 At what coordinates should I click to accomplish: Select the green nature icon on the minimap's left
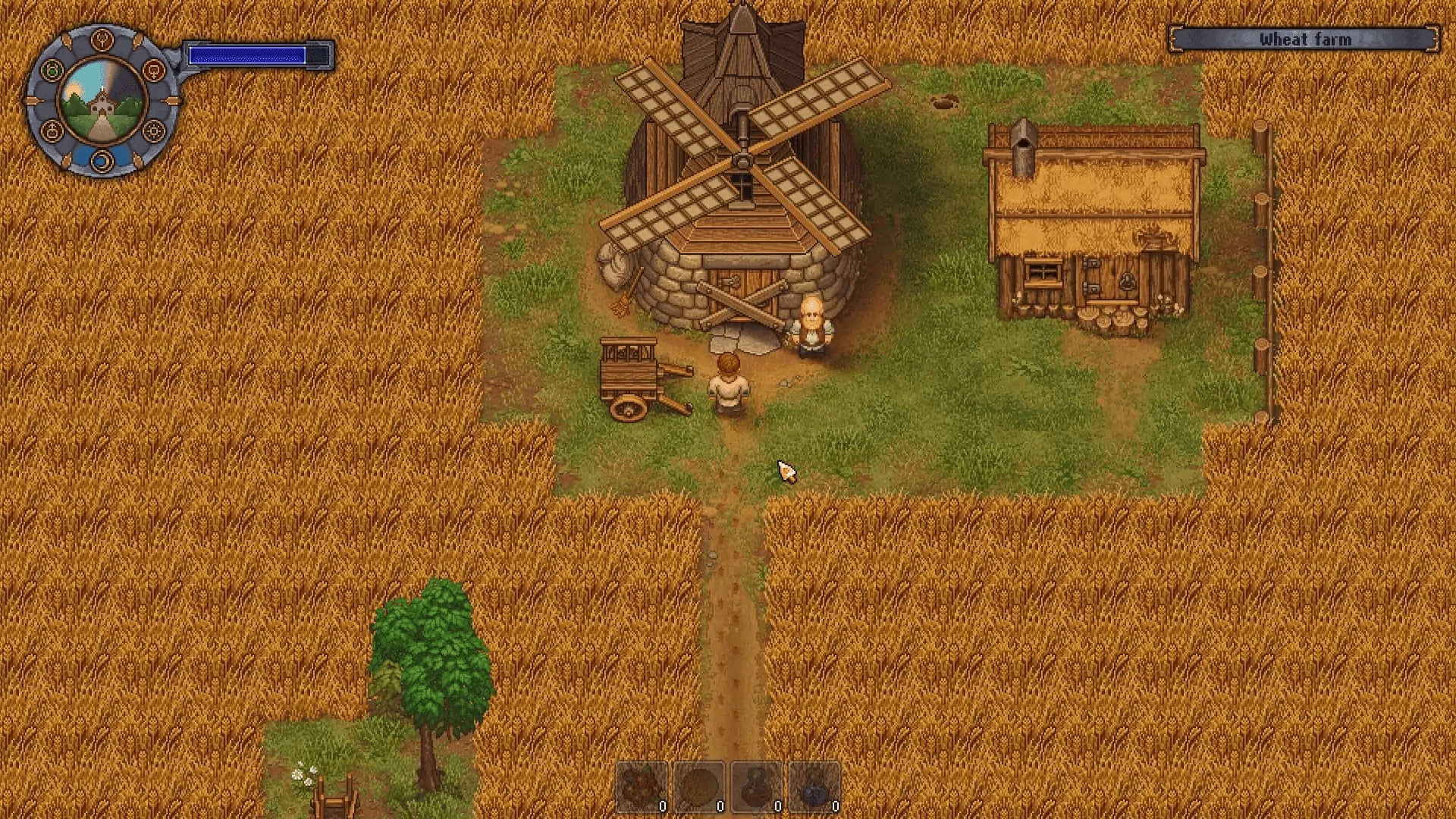[52, 69]
